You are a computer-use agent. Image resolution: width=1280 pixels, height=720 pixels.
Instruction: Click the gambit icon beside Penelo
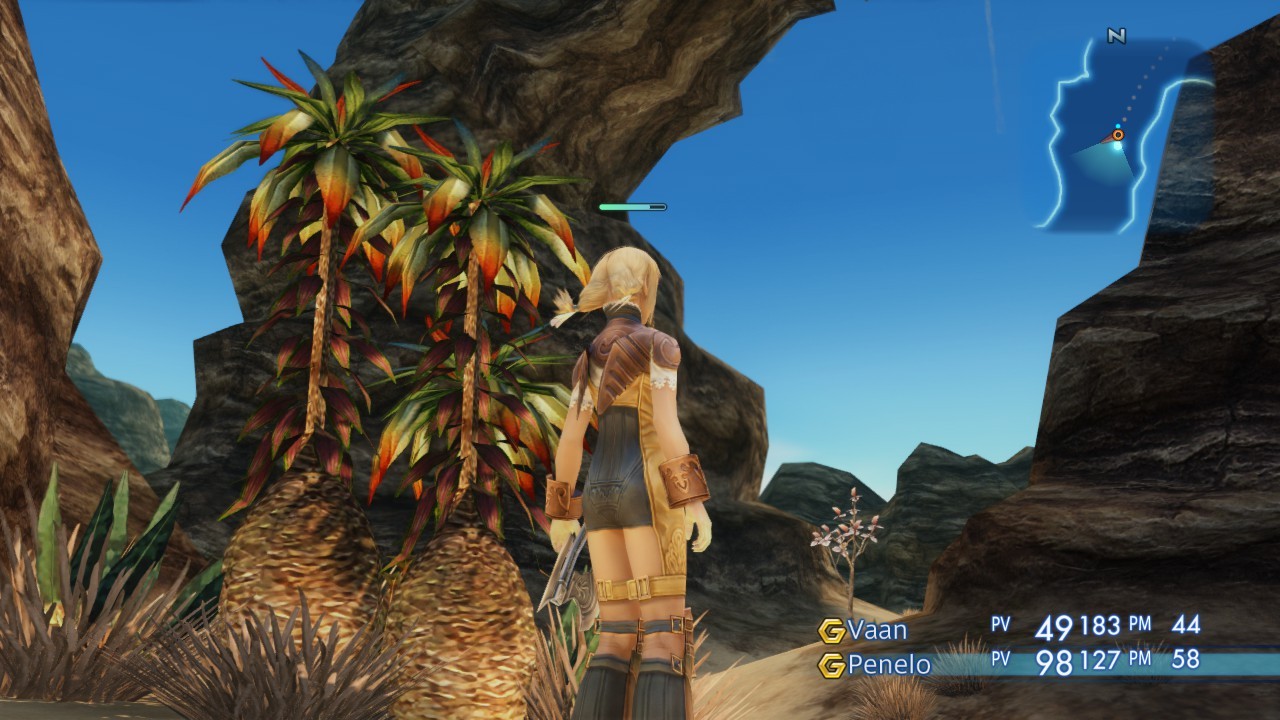click(x=831, y=665)
